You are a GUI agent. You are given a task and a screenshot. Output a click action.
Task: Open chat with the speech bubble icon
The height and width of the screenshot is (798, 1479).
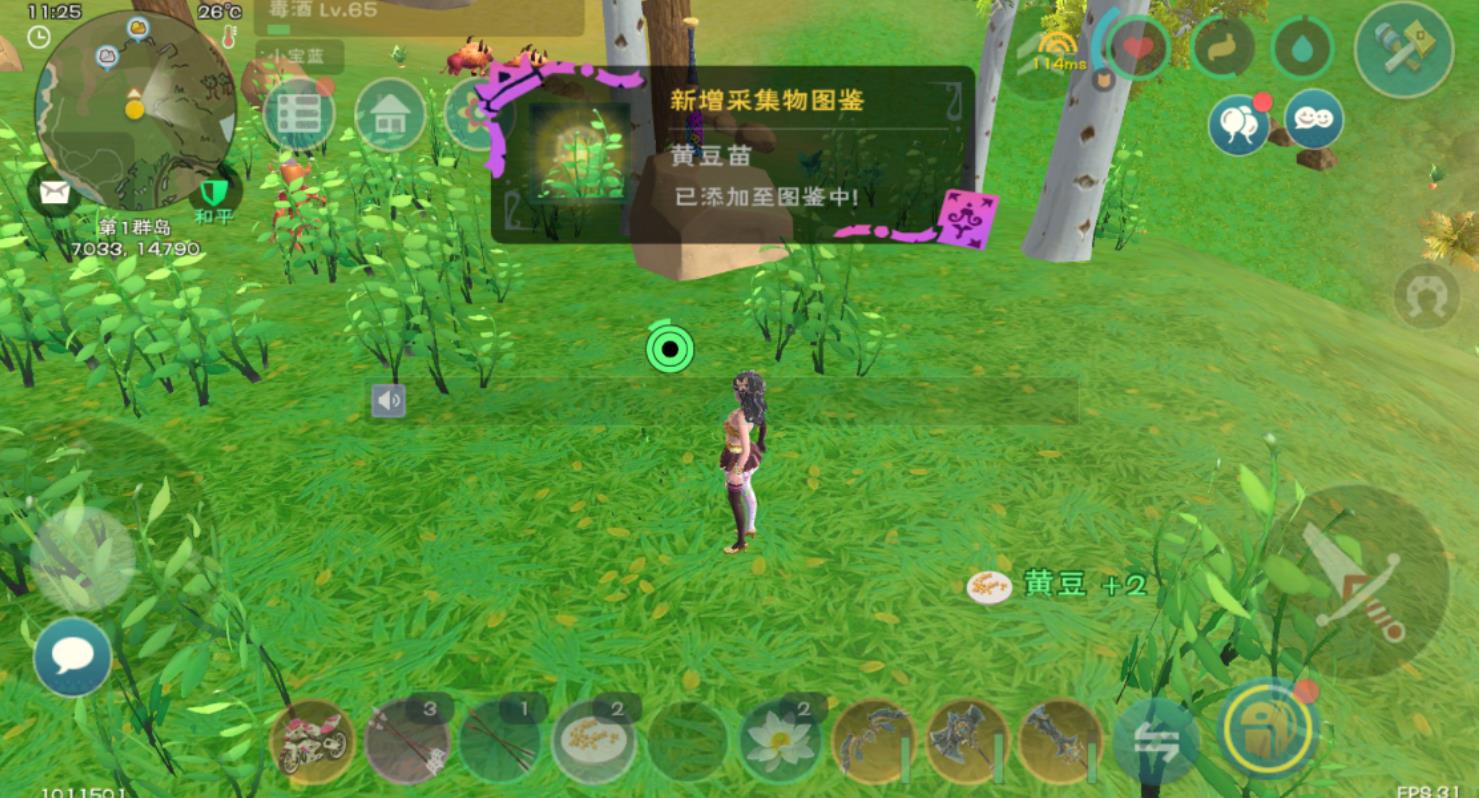pyautogui.click(x=71, y=655)
